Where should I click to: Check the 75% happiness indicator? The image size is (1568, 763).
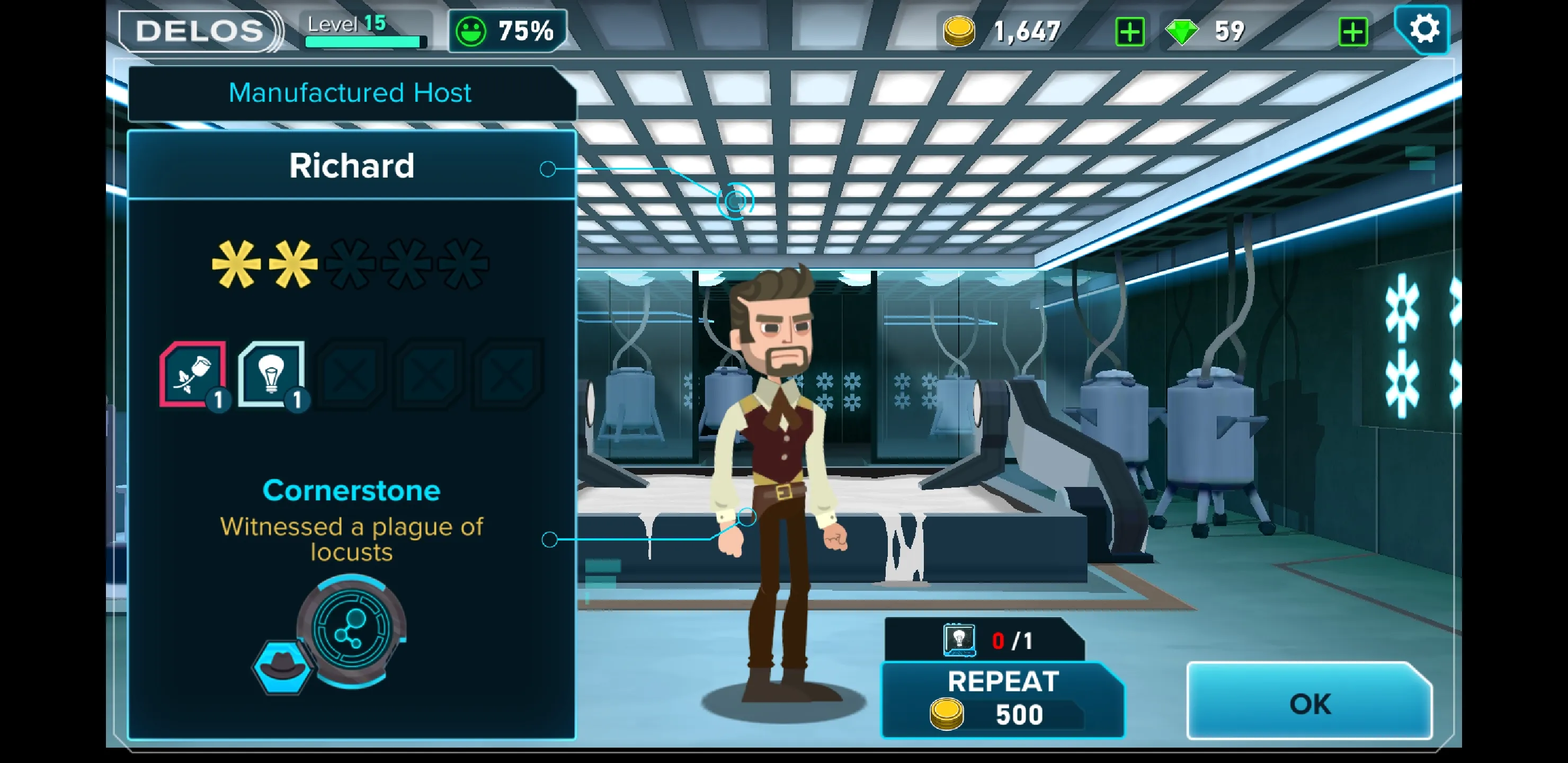pyautogui.click(x=507, y=30)
